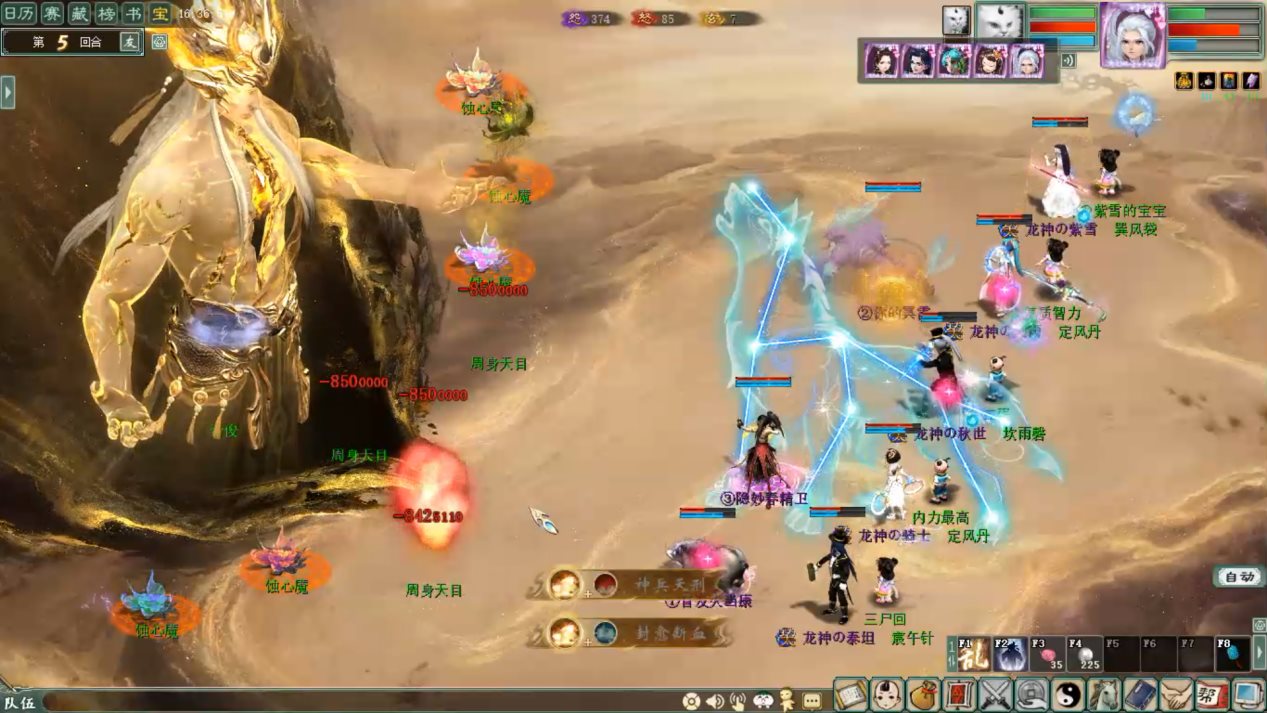Viewport: 1267px width, 713px height.
Task: Open the 帮 guild menu icon
Action: click(x=1212, y=693)
